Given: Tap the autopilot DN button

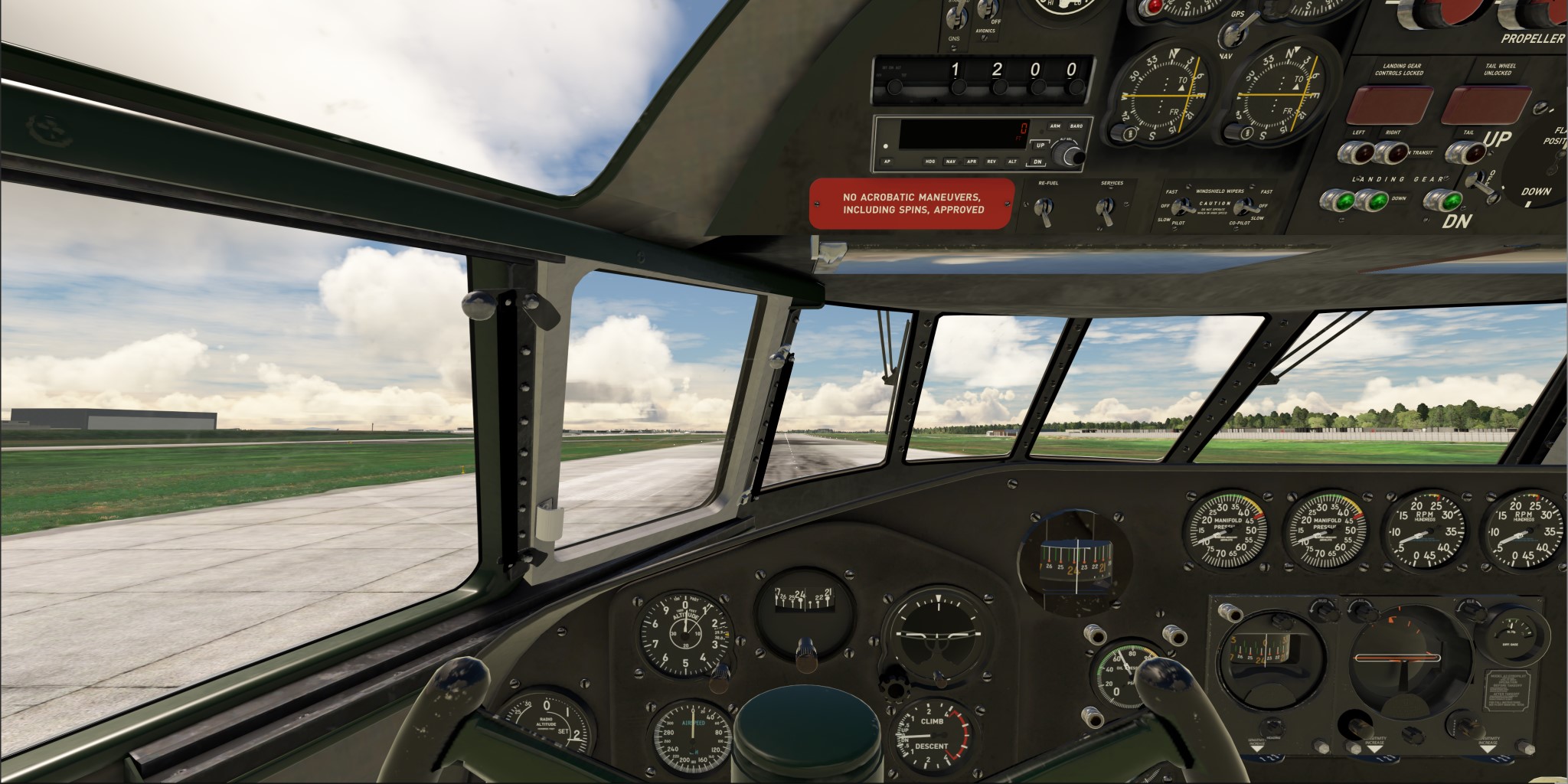Looking at the screenshot, I should coord(1037,162).
